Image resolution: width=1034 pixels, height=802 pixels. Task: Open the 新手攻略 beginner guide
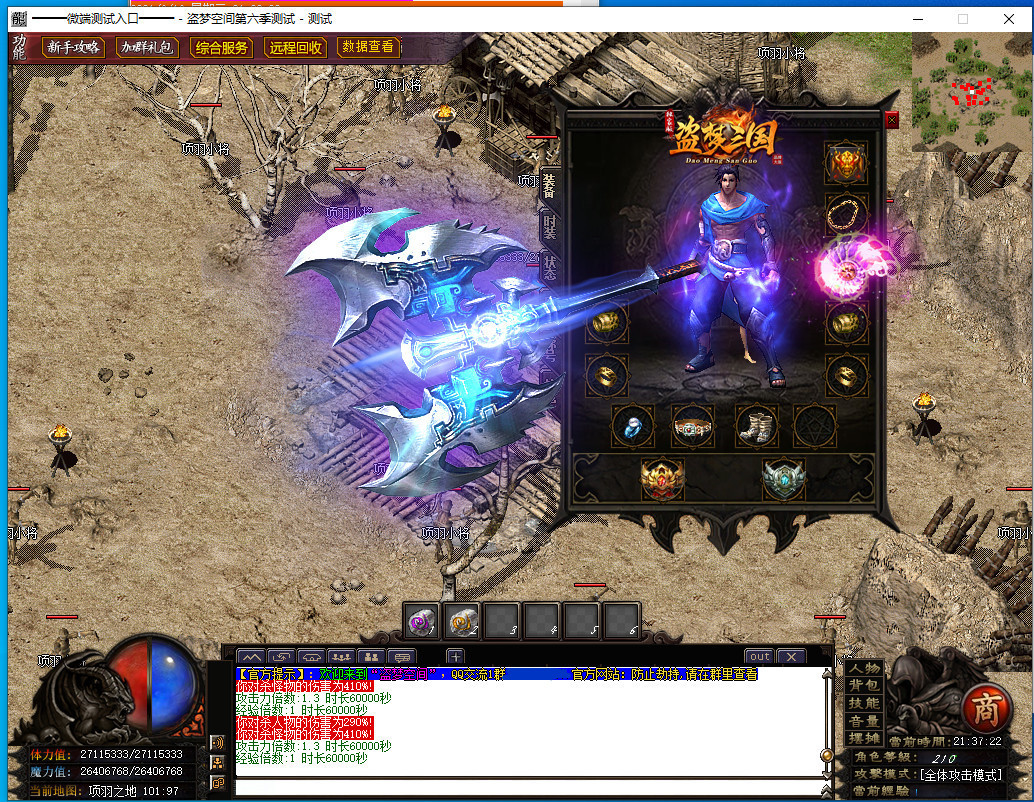(x=72, y=47)
